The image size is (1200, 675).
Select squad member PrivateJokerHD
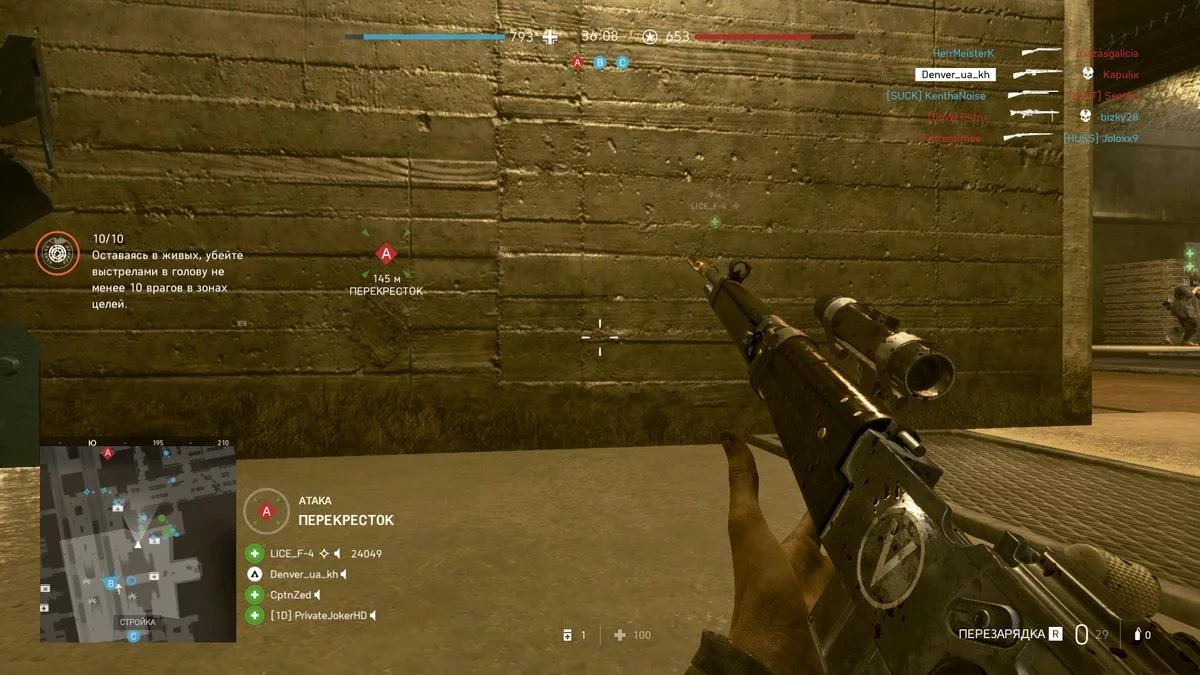317,616
